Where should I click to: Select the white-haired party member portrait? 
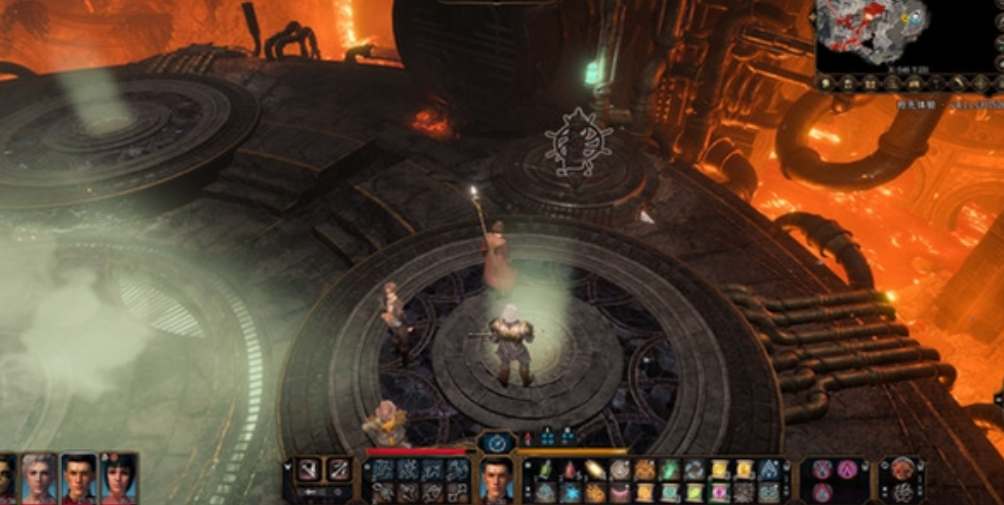(x=40, y=479)
